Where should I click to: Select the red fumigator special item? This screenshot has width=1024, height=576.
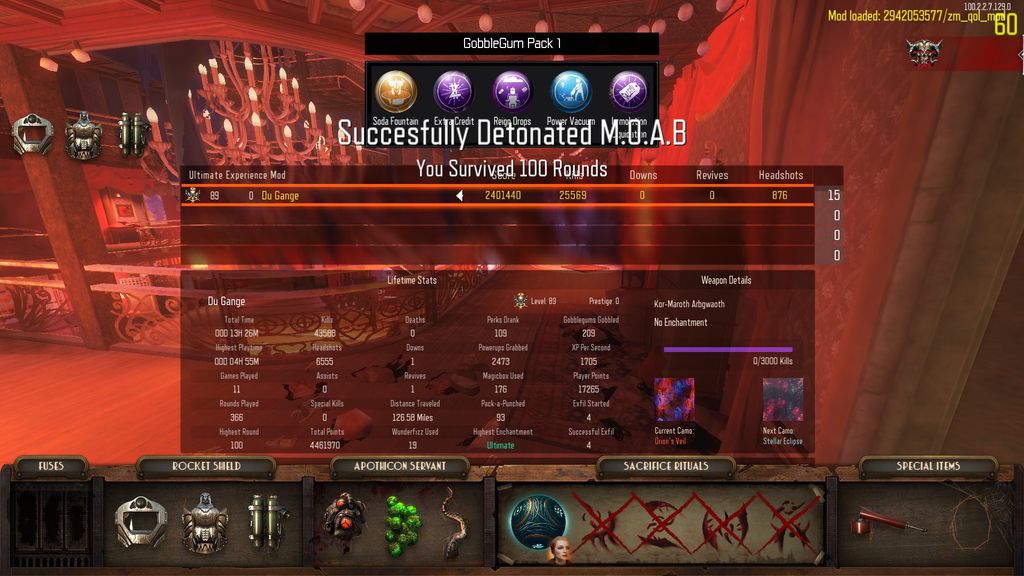pyautogui.click(x=876, y=522)
